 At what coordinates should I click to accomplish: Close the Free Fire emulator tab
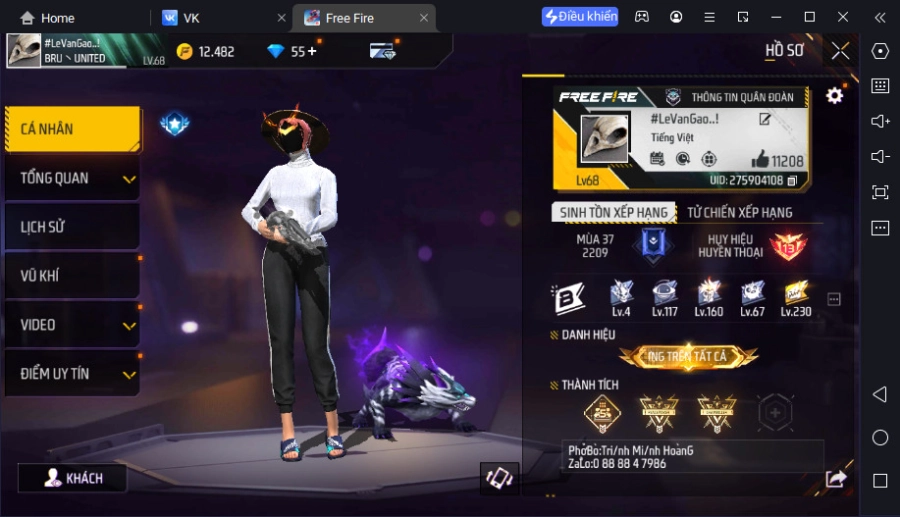click(424, 18)
